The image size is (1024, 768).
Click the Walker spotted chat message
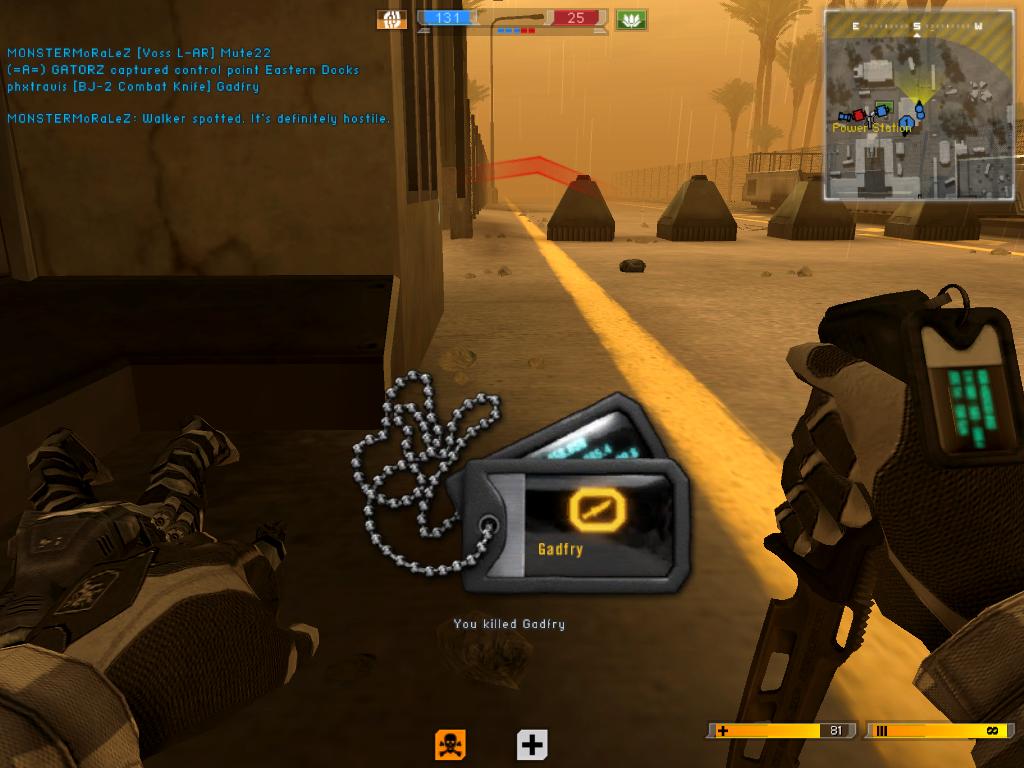[x=198, y=119]
